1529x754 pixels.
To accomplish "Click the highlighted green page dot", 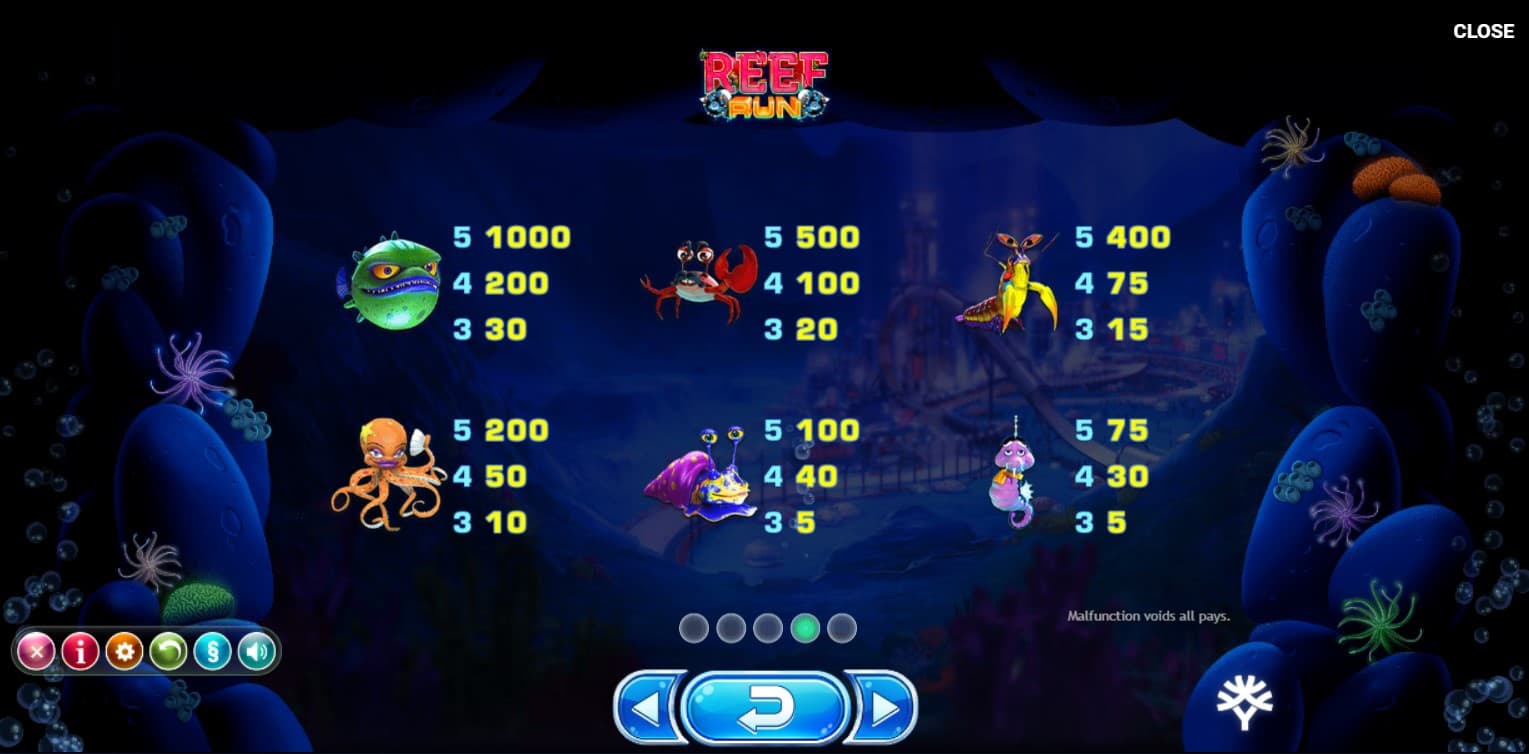I will pyautogui.click(x=805, y=628).
